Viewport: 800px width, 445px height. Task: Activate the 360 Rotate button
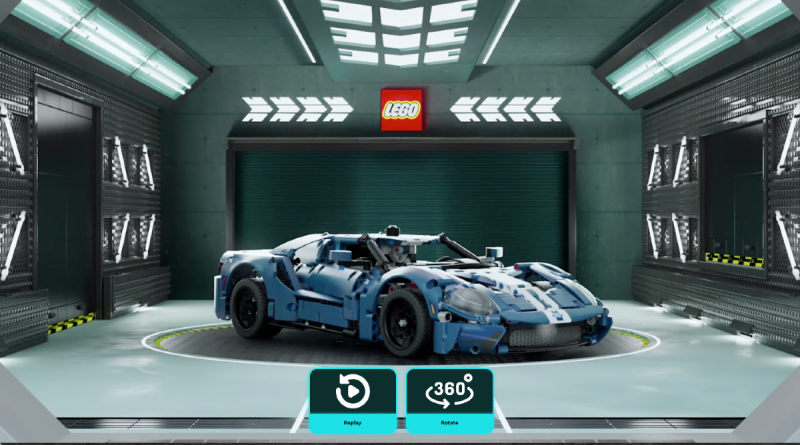coord(449,399)
